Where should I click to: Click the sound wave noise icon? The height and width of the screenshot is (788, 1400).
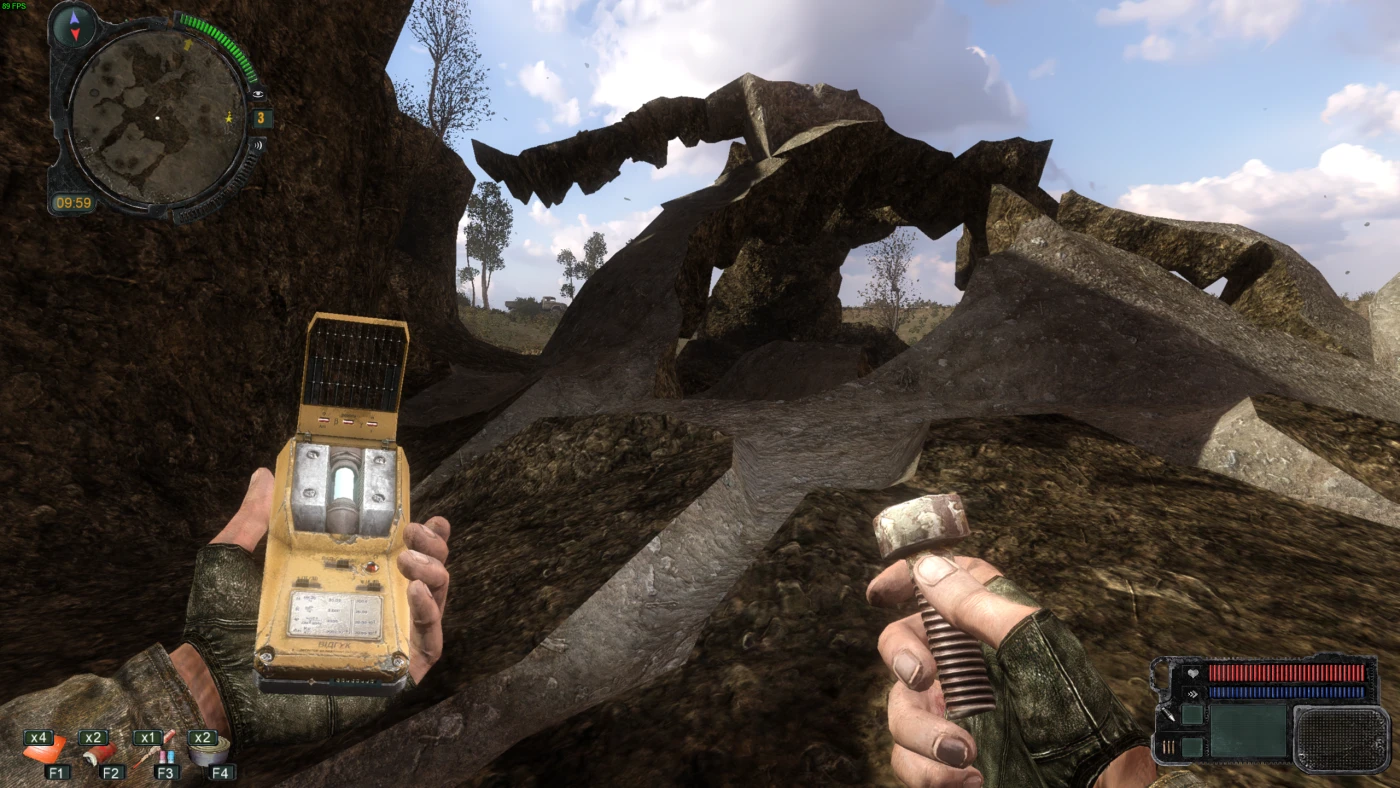coord(259,145)
